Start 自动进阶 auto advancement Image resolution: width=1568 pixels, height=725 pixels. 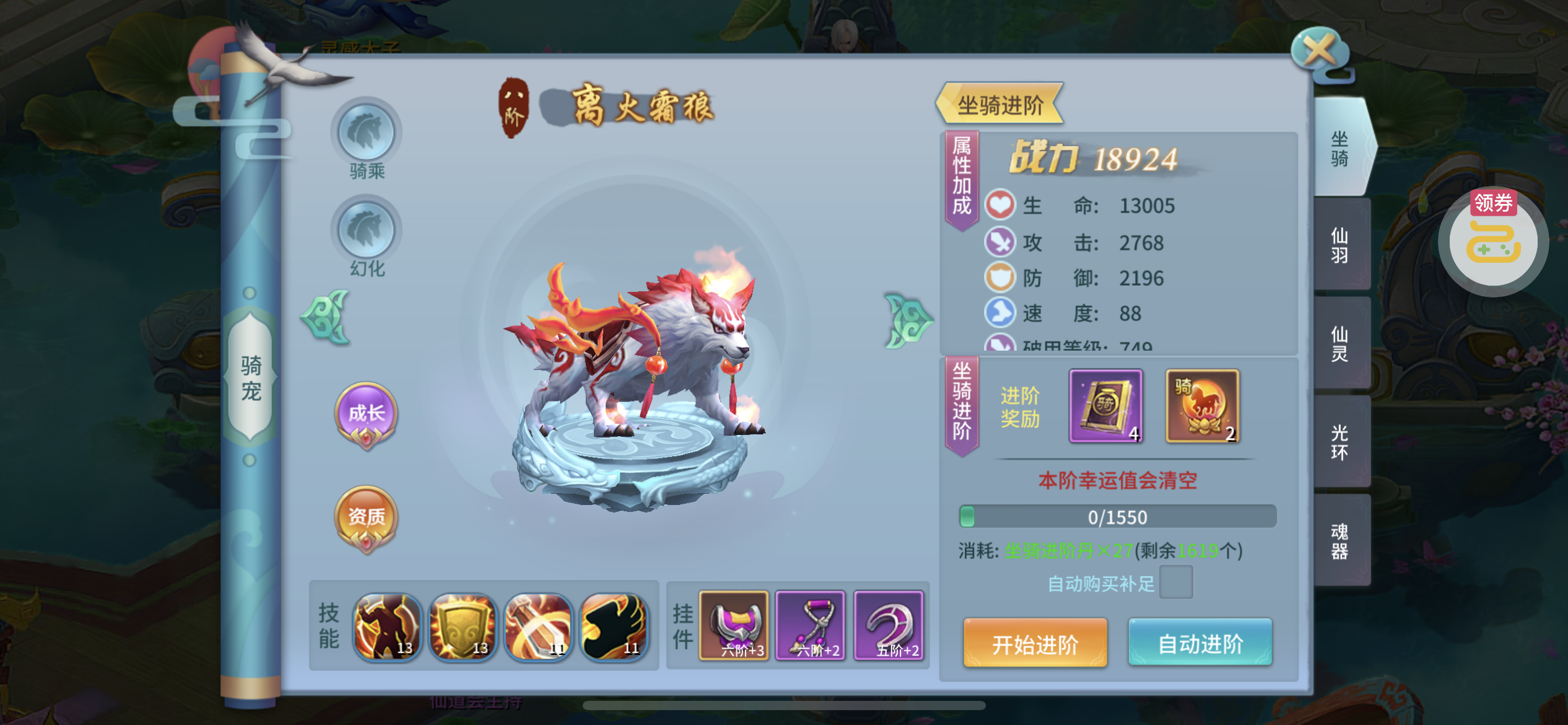[1200, 643]
